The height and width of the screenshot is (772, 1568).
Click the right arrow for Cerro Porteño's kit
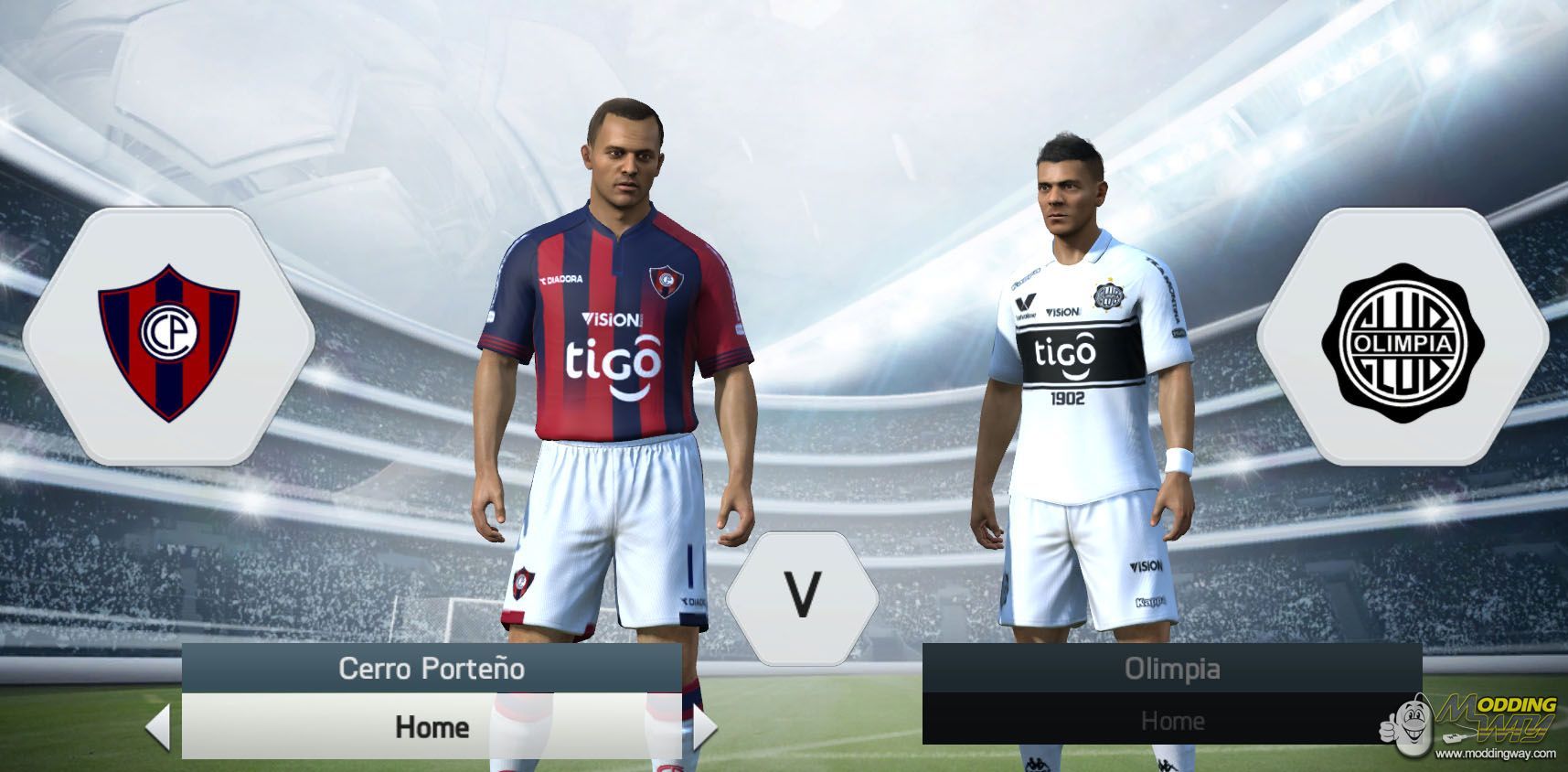point(705,727)
